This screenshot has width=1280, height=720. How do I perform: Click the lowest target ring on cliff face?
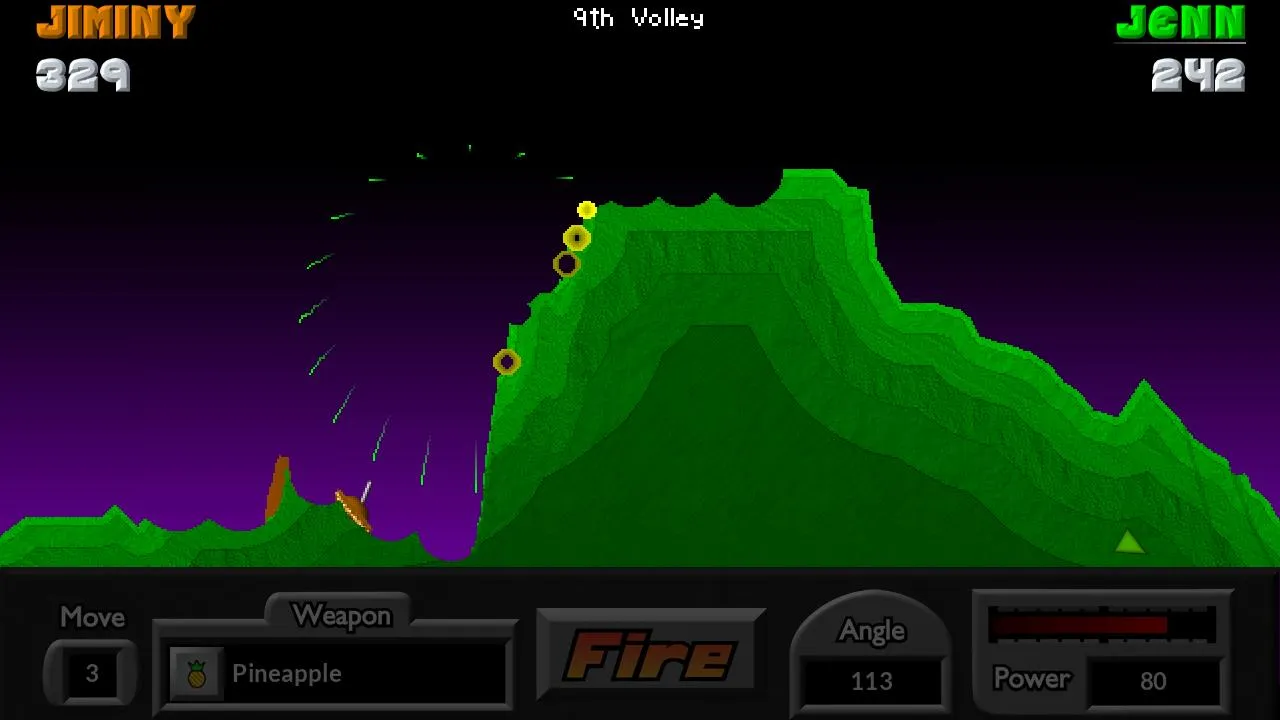click(x=506, y=360)
